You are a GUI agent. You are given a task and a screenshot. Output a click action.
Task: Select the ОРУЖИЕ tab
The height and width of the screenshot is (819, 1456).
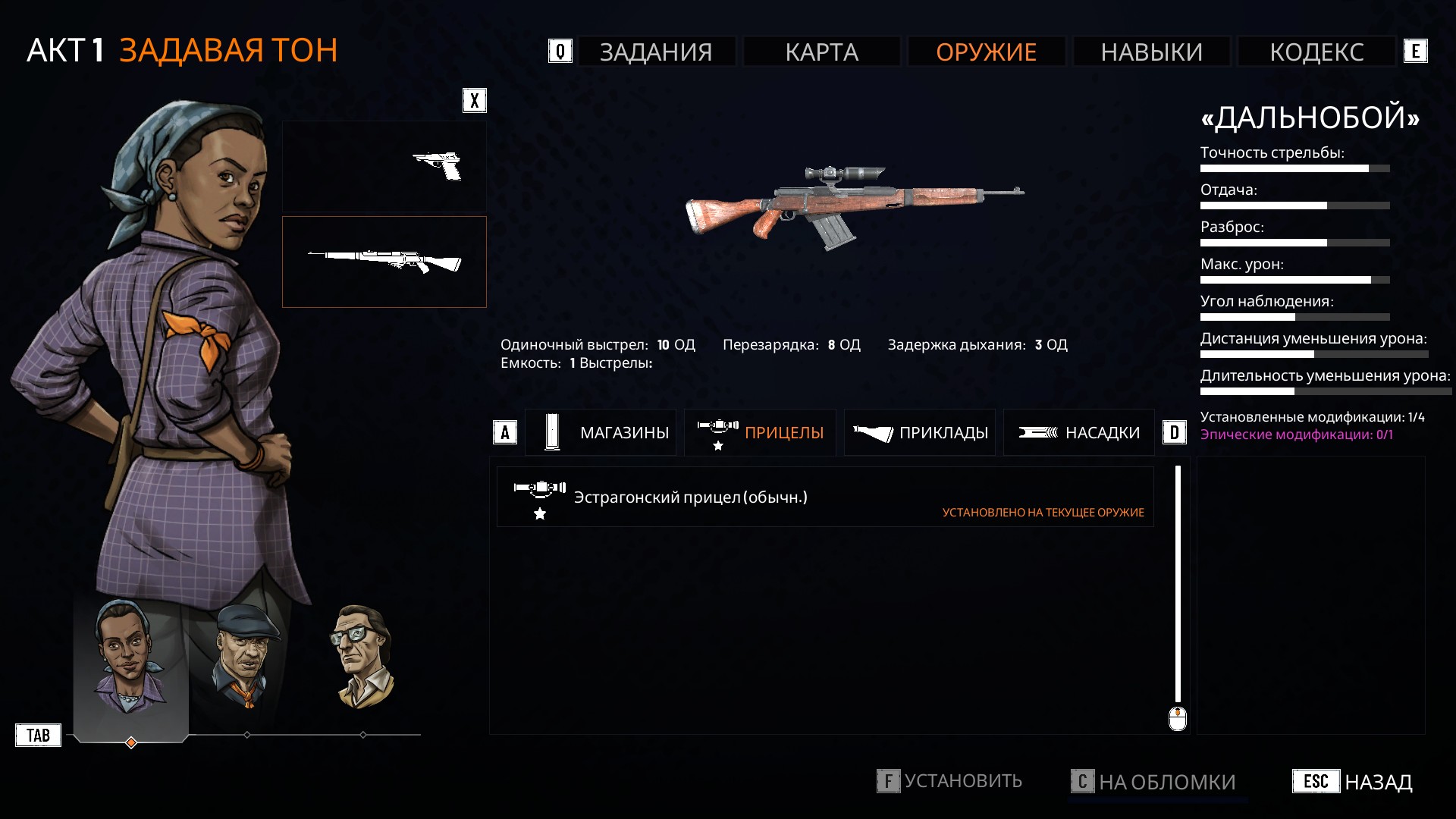[x=986, y=52]
